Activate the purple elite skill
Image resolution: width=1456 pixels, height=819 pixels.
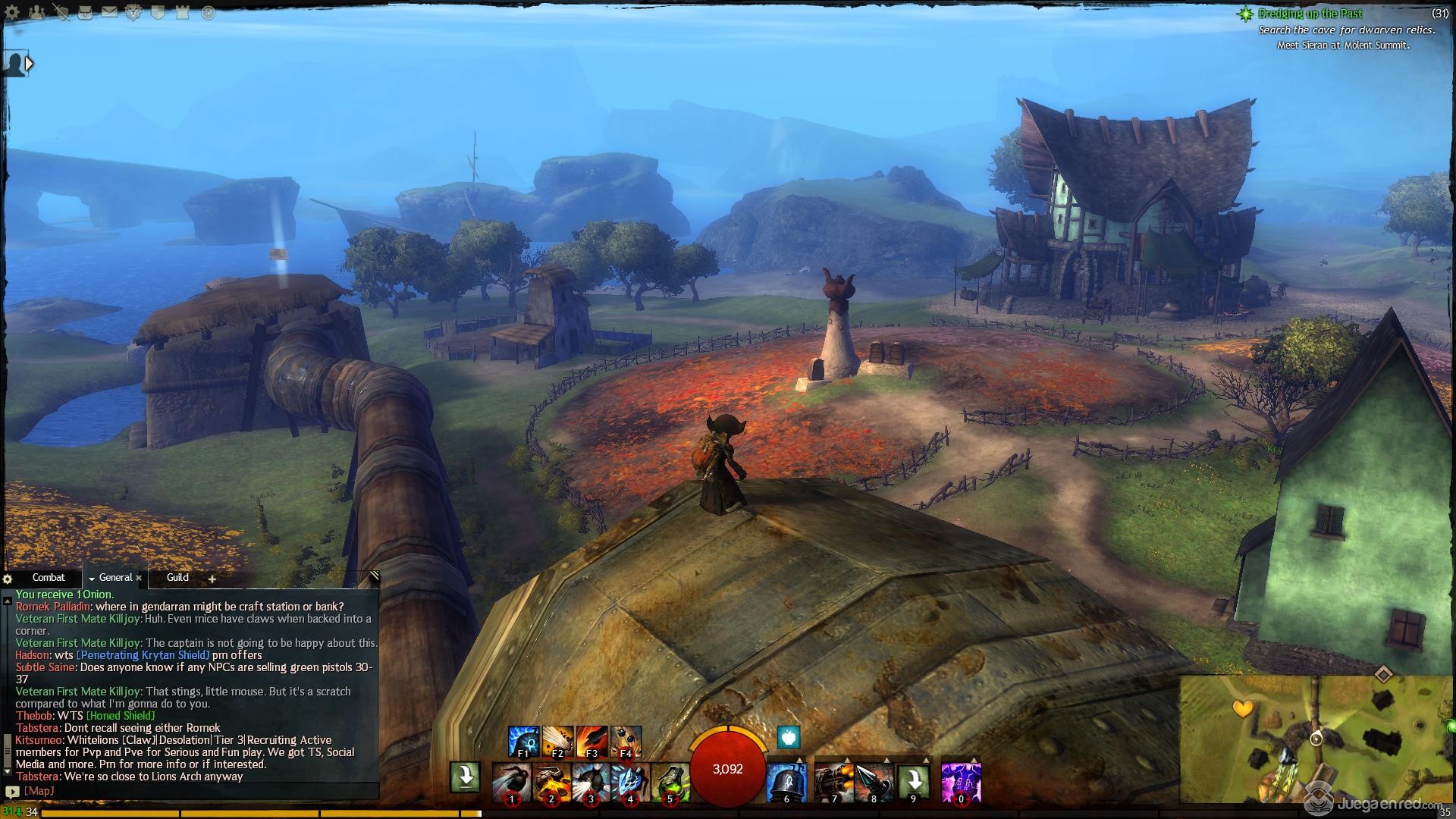tap(961, 781)
